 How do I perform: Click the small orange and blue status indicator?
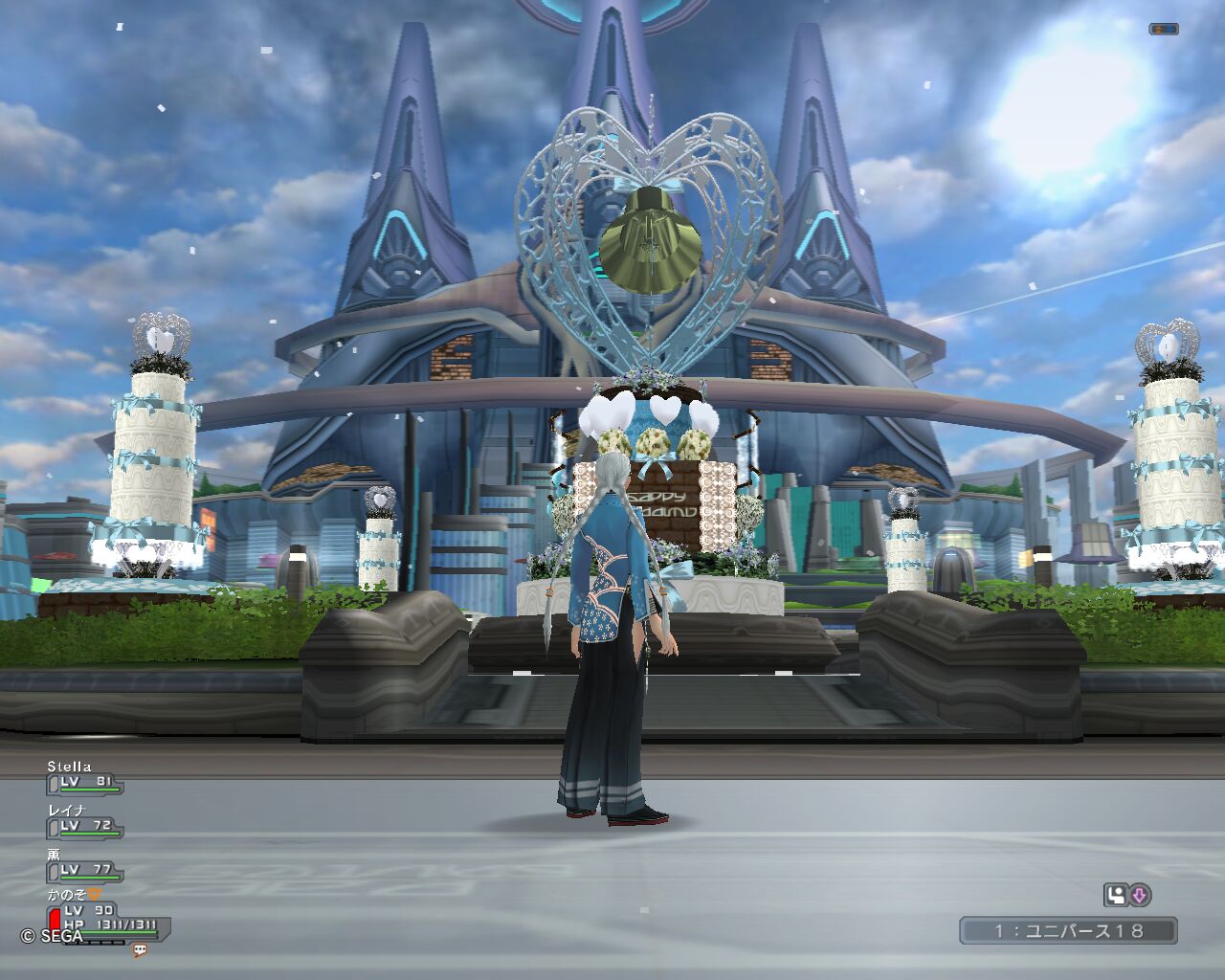[x=1164, y=30]
